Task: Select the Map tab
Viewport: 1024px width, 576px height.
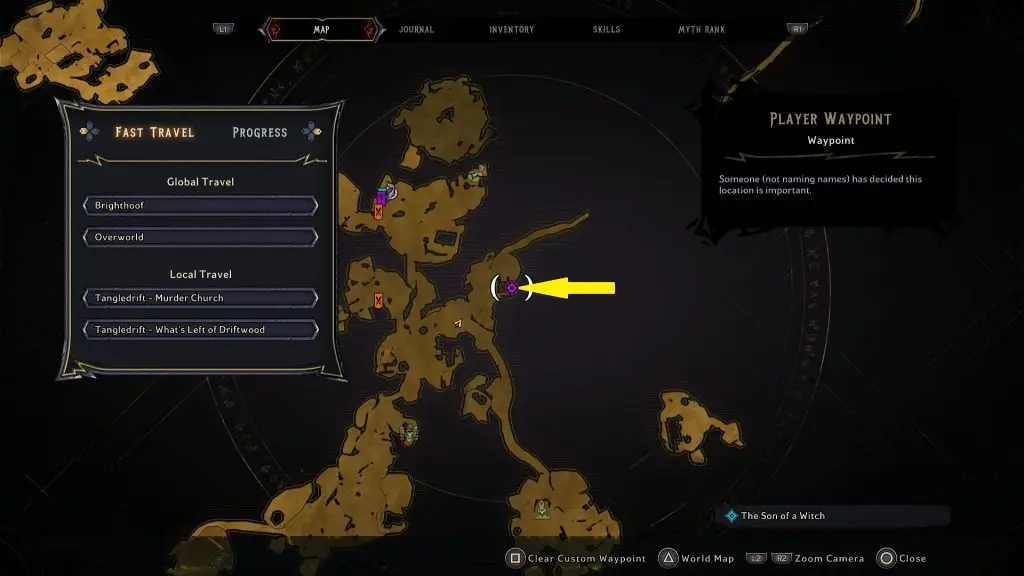Action: point(321,30)
